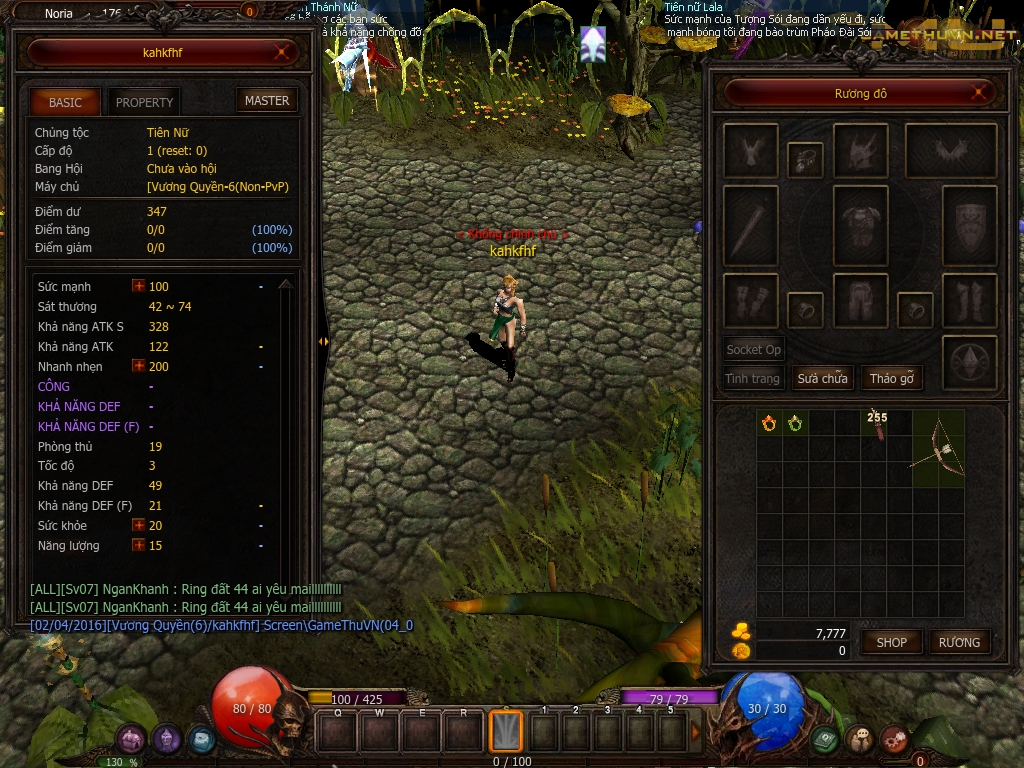
Task: Increase the Năng lượng stat
Action: pos(139,545)
